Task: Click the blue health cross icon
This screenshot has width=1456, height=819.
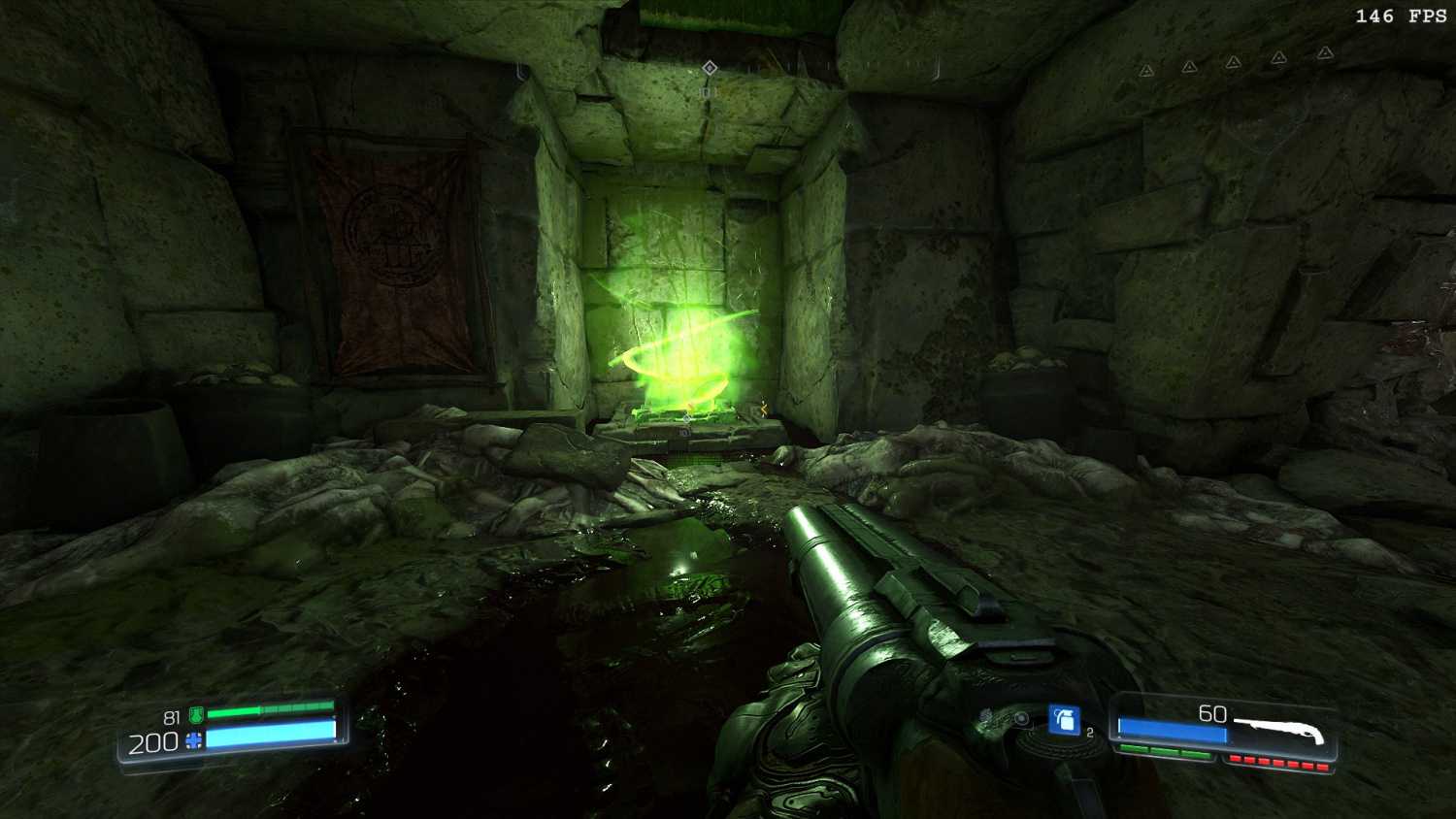Action: (x=194, y=741)
